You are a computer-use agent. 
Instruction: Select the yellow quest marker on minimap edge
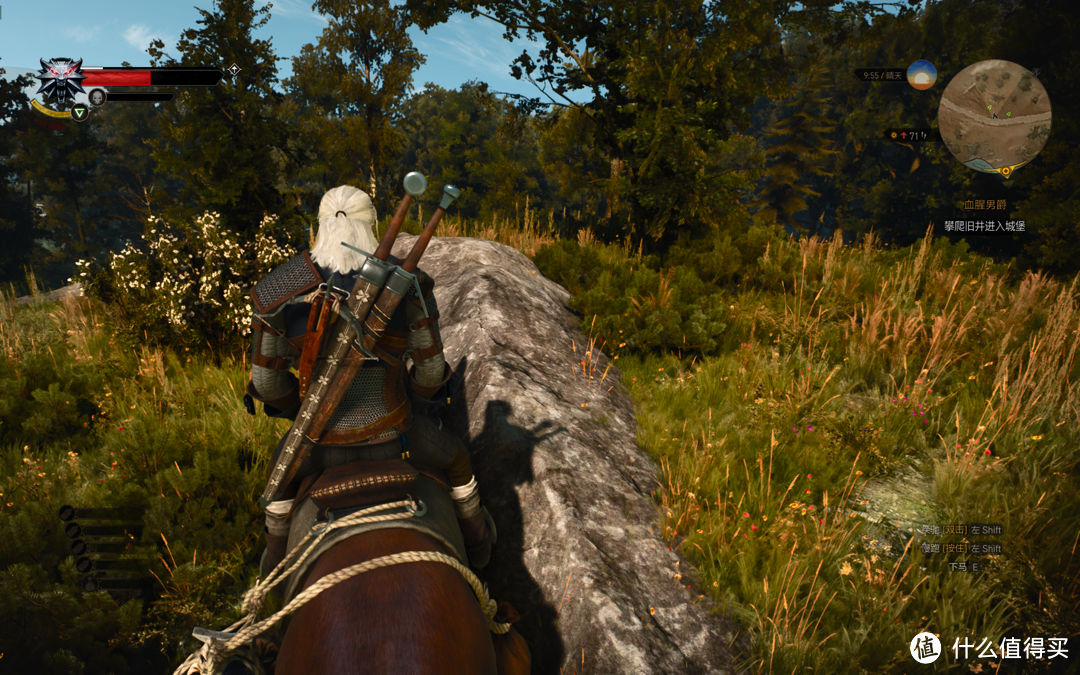click(1005, 171)
